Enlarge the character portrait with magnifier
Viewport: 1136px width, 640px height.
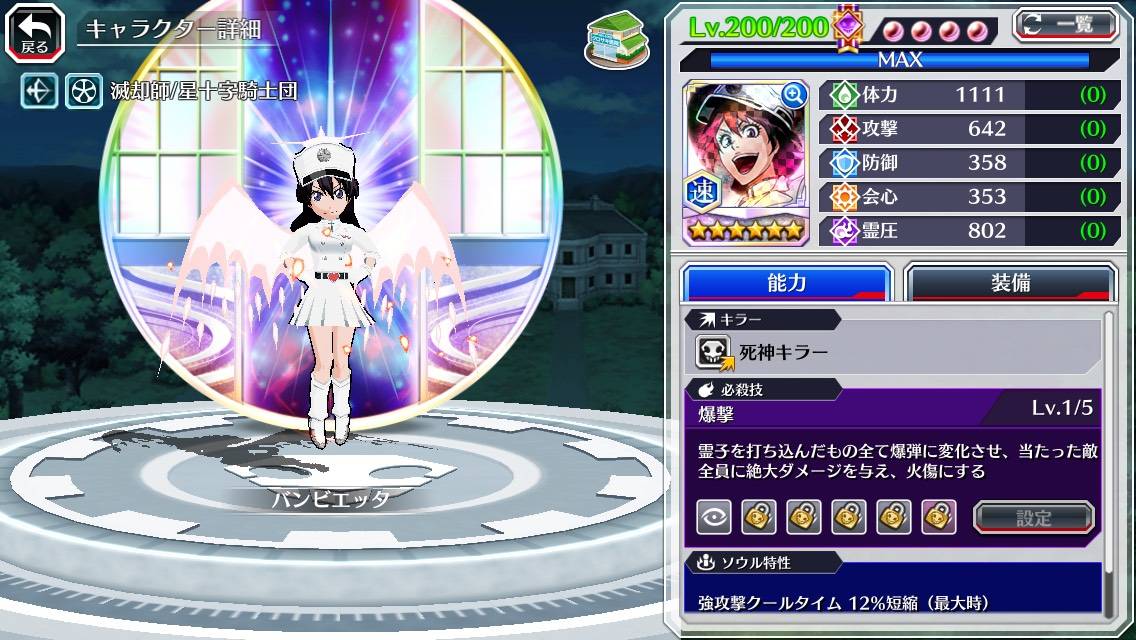[794, 95]
